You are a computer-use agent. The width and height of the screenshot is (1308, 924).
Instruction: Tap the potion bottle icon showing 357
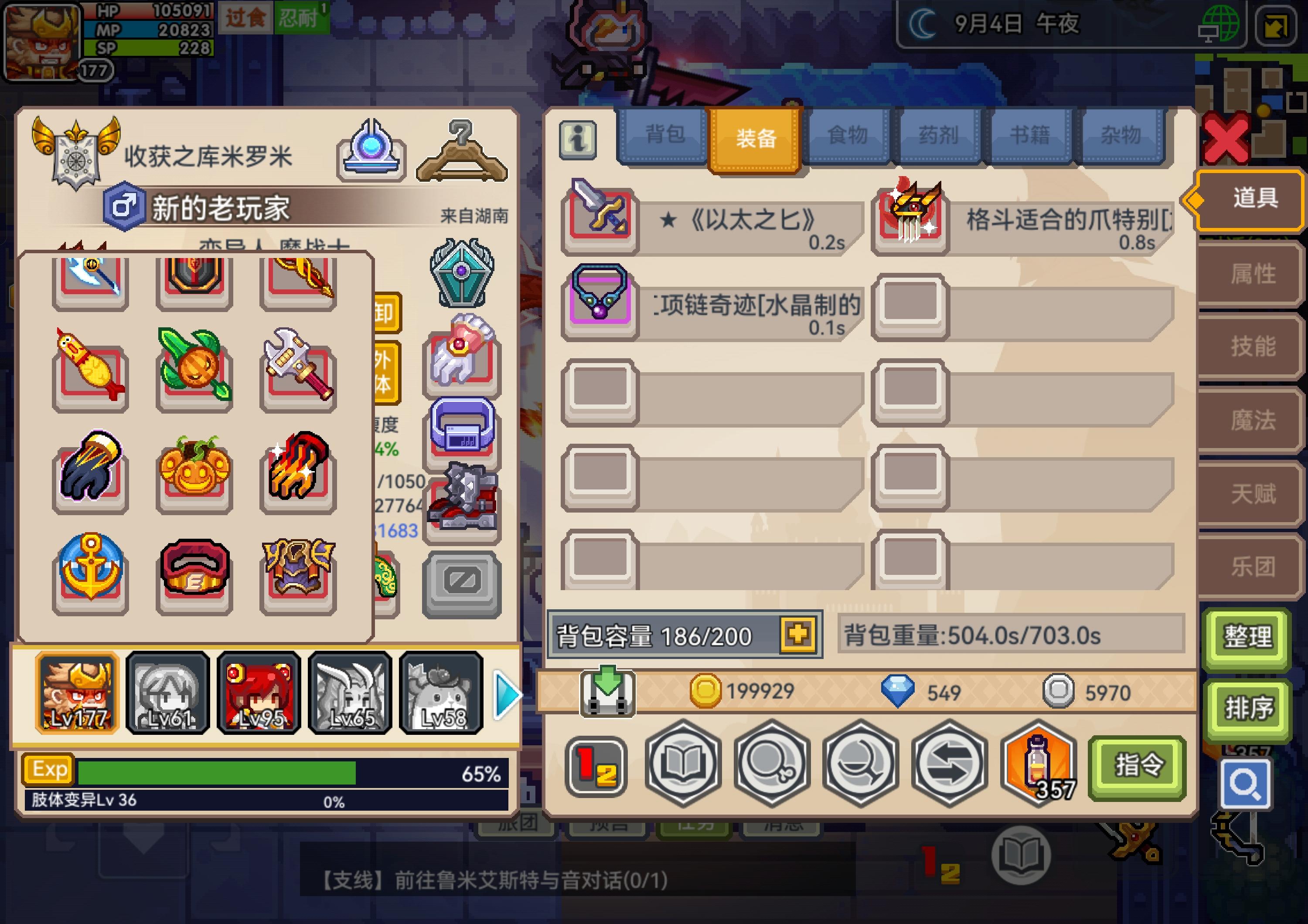pos(1037,766)
